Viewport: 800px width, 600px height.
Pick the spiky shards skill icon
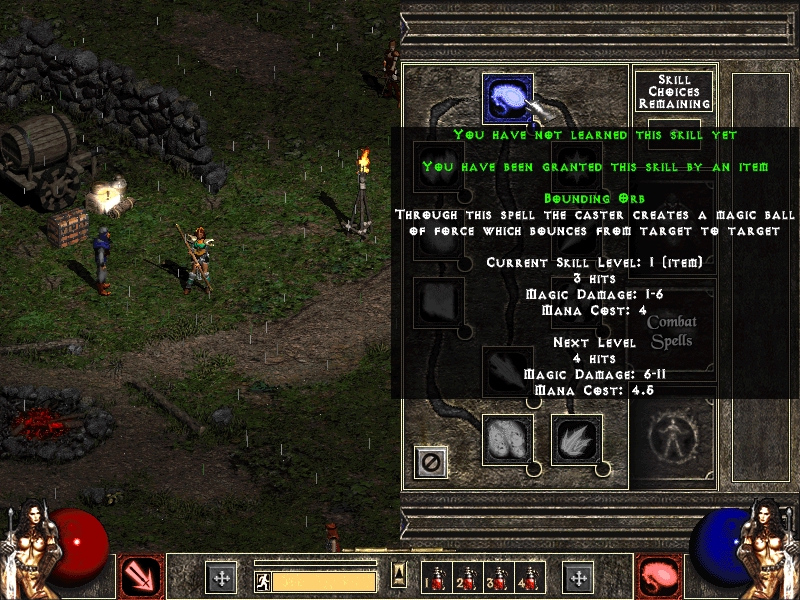(576, 440)
